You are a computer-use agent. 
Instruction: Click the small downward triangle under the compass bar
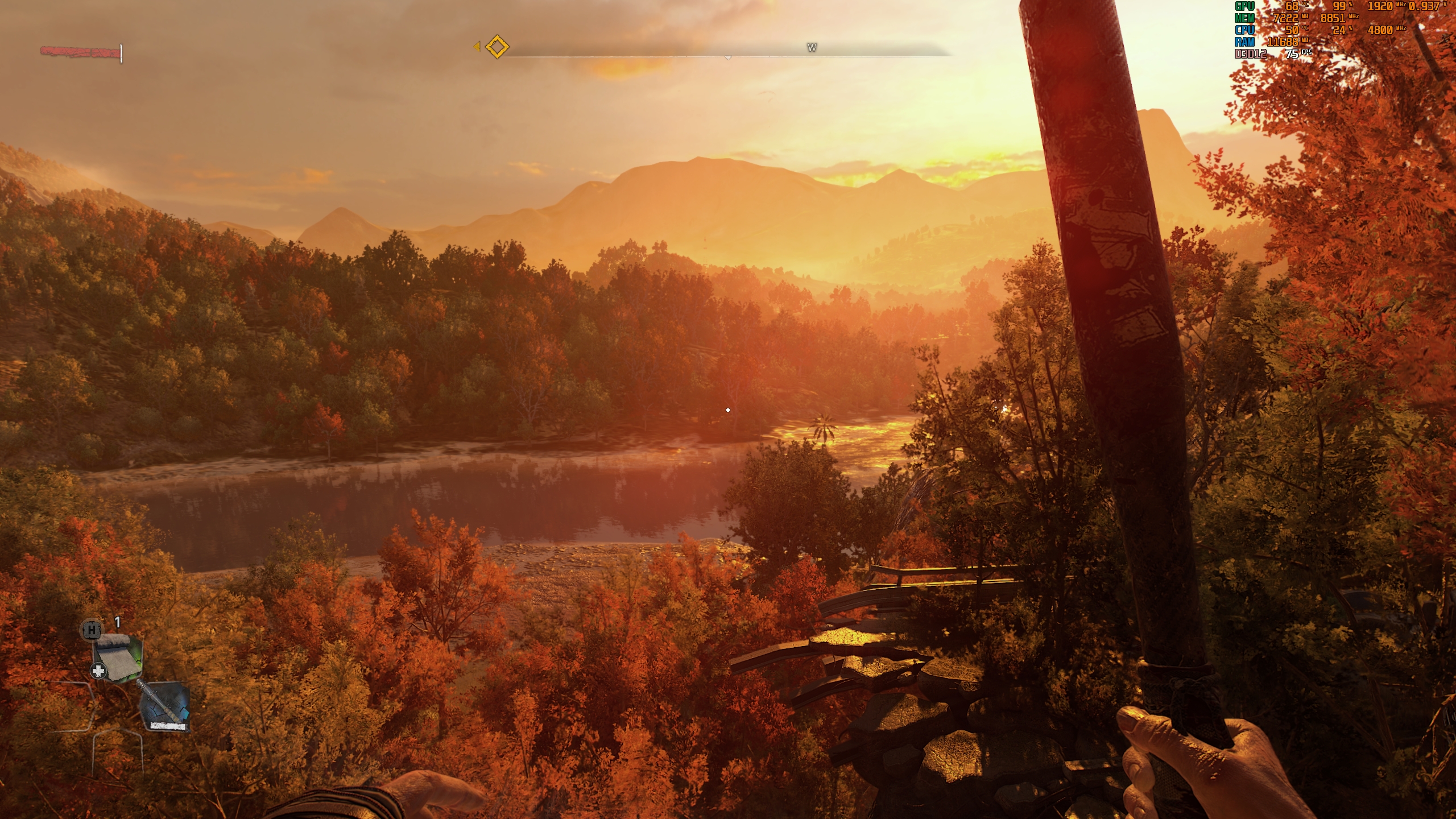[x=728, y=57]
